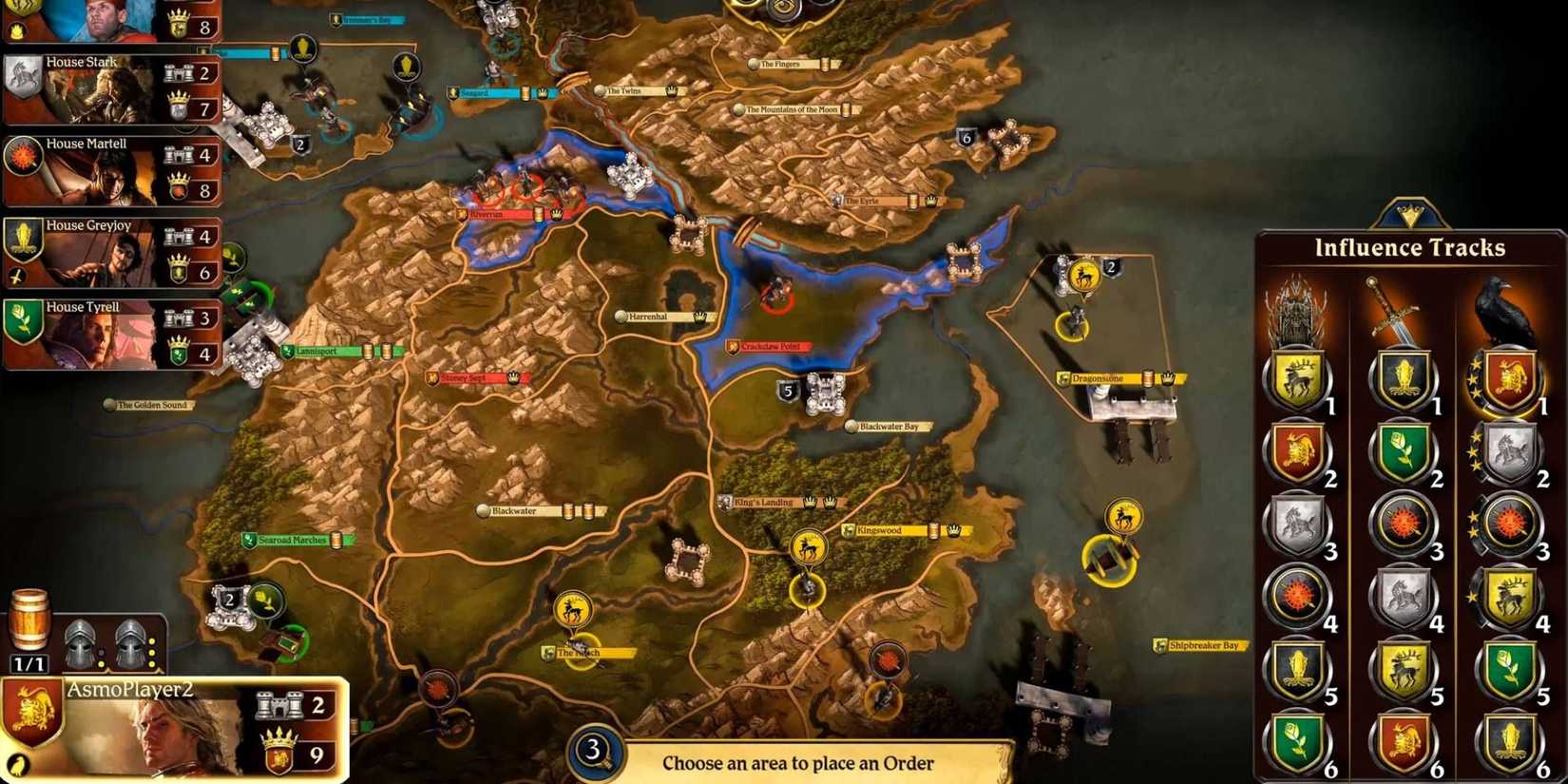This screenshot has height=784, width=1568.
Task: Select the Baratheon stag order token at Kingswood
Action: (810, 547)
